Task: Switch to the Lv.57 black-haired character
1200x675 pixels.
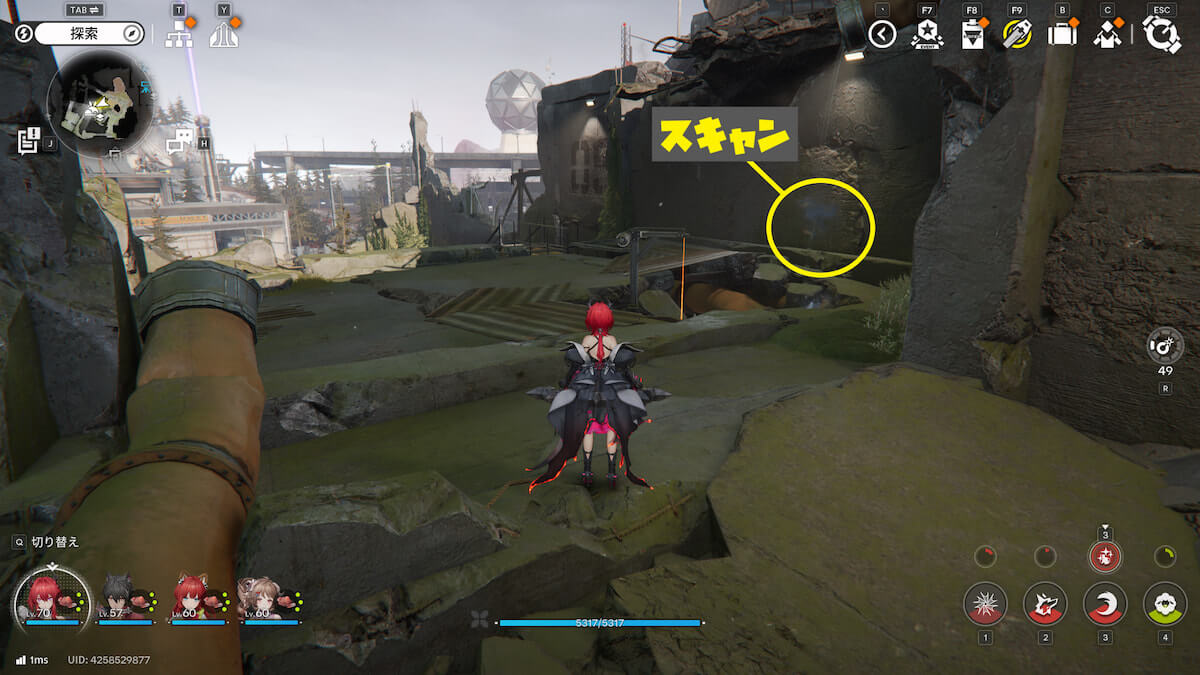Action: pos(125,598)
